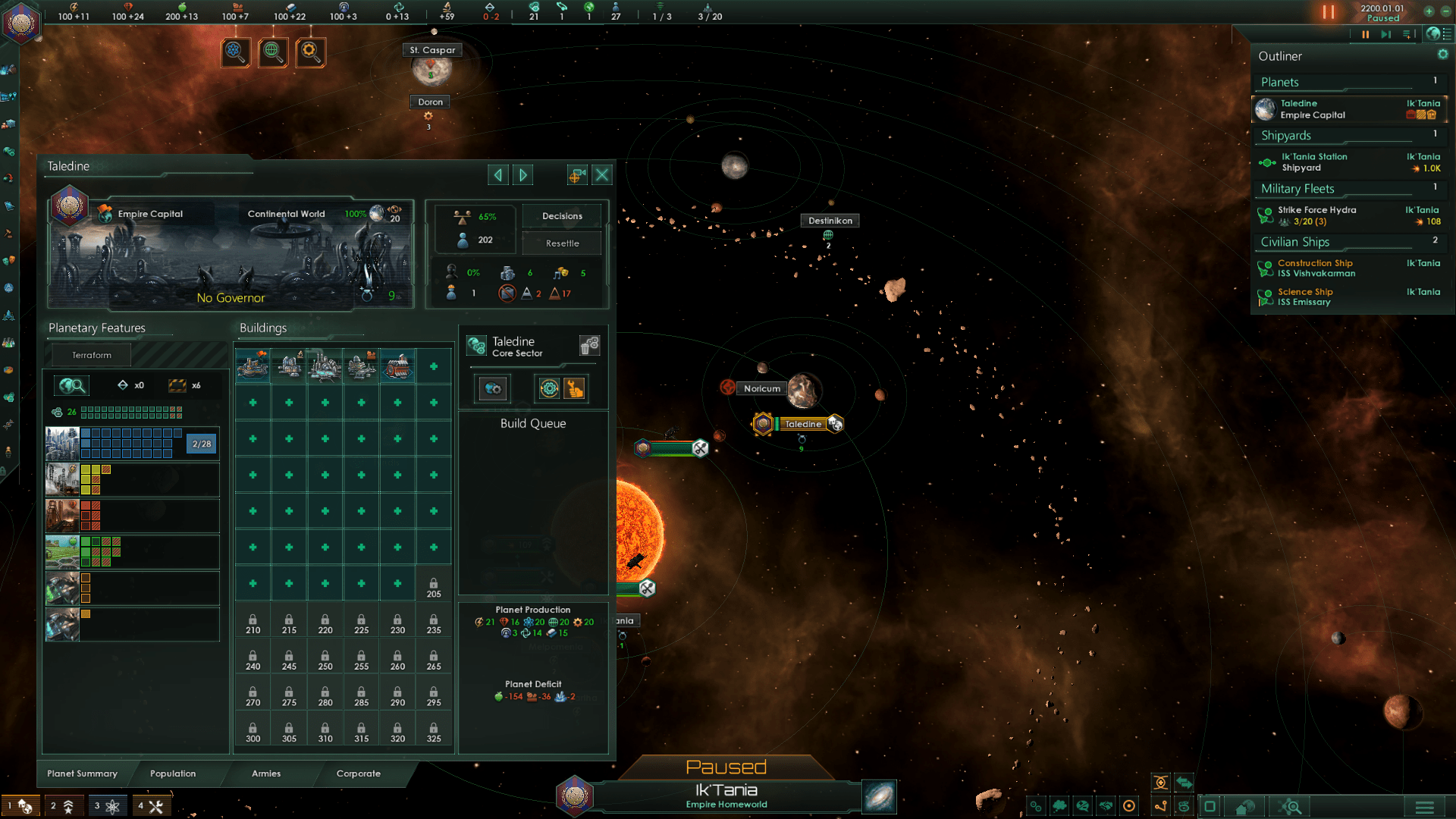Open the Corporate tab
The width and height of the screenshot is (1456, 819).
coord(359,773)
